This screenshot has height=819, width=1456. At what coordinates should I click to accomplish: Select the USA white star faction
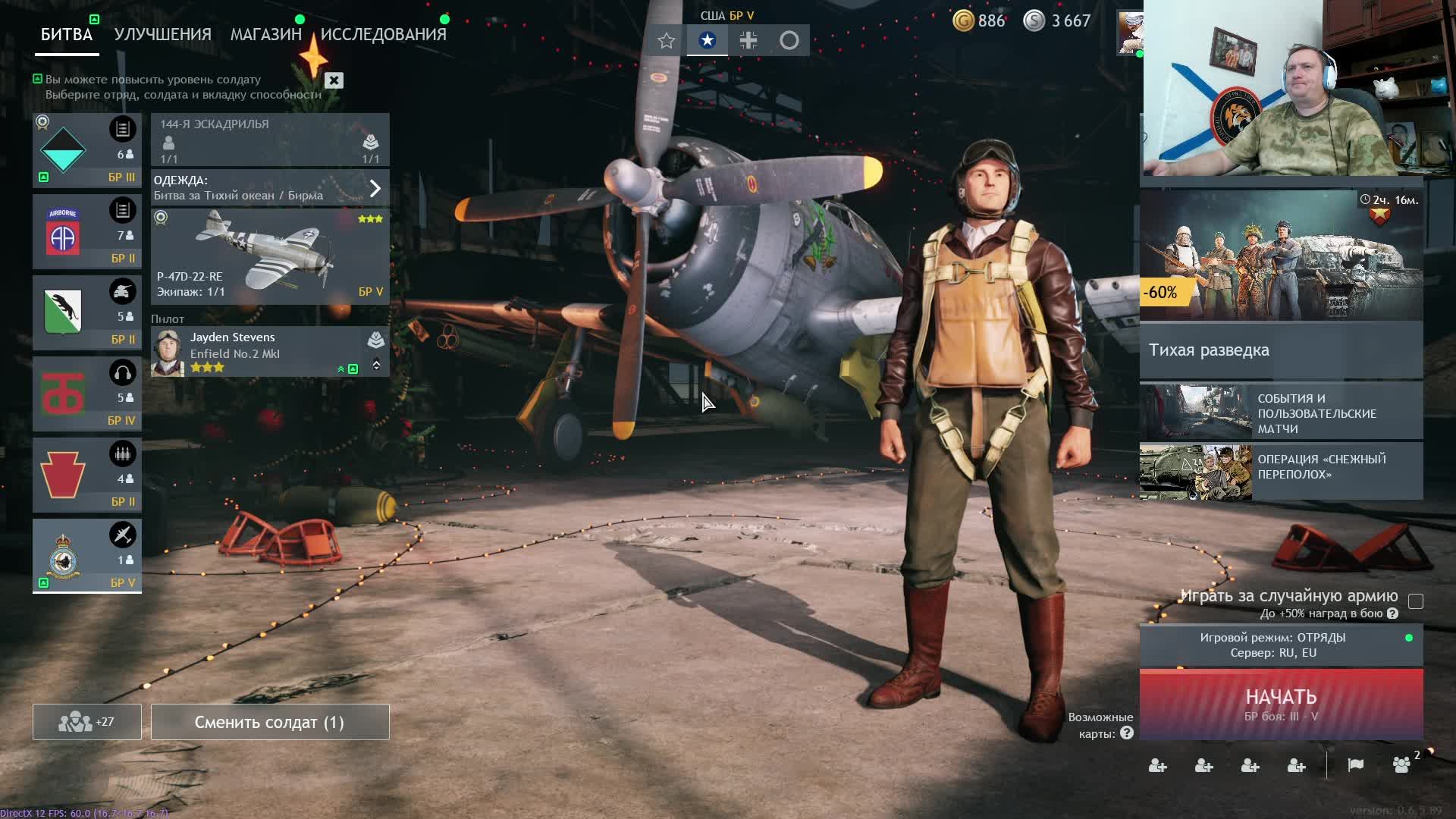tap(707, 41)
